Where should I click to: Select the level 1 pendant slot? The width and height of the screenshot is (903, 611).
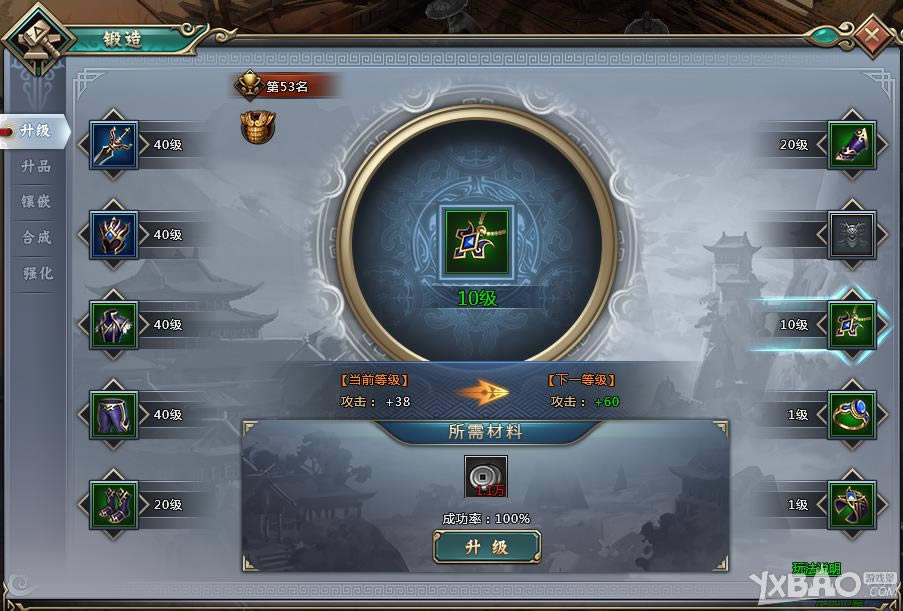[x=852, y=505]
